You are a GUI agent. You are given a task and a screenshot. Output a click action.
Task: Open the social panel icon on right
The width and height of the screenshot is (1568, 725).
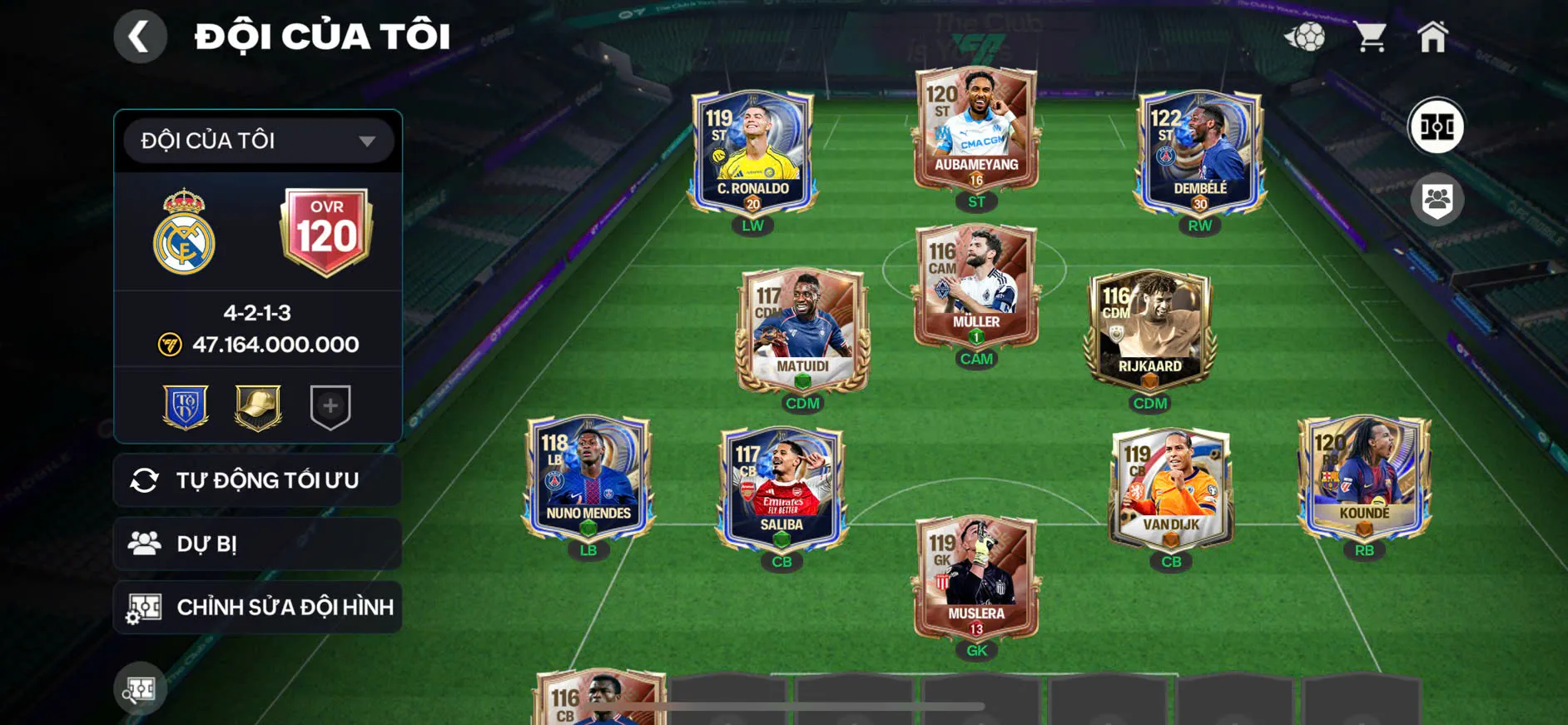pyautogui.click(x=1439, y=197)
